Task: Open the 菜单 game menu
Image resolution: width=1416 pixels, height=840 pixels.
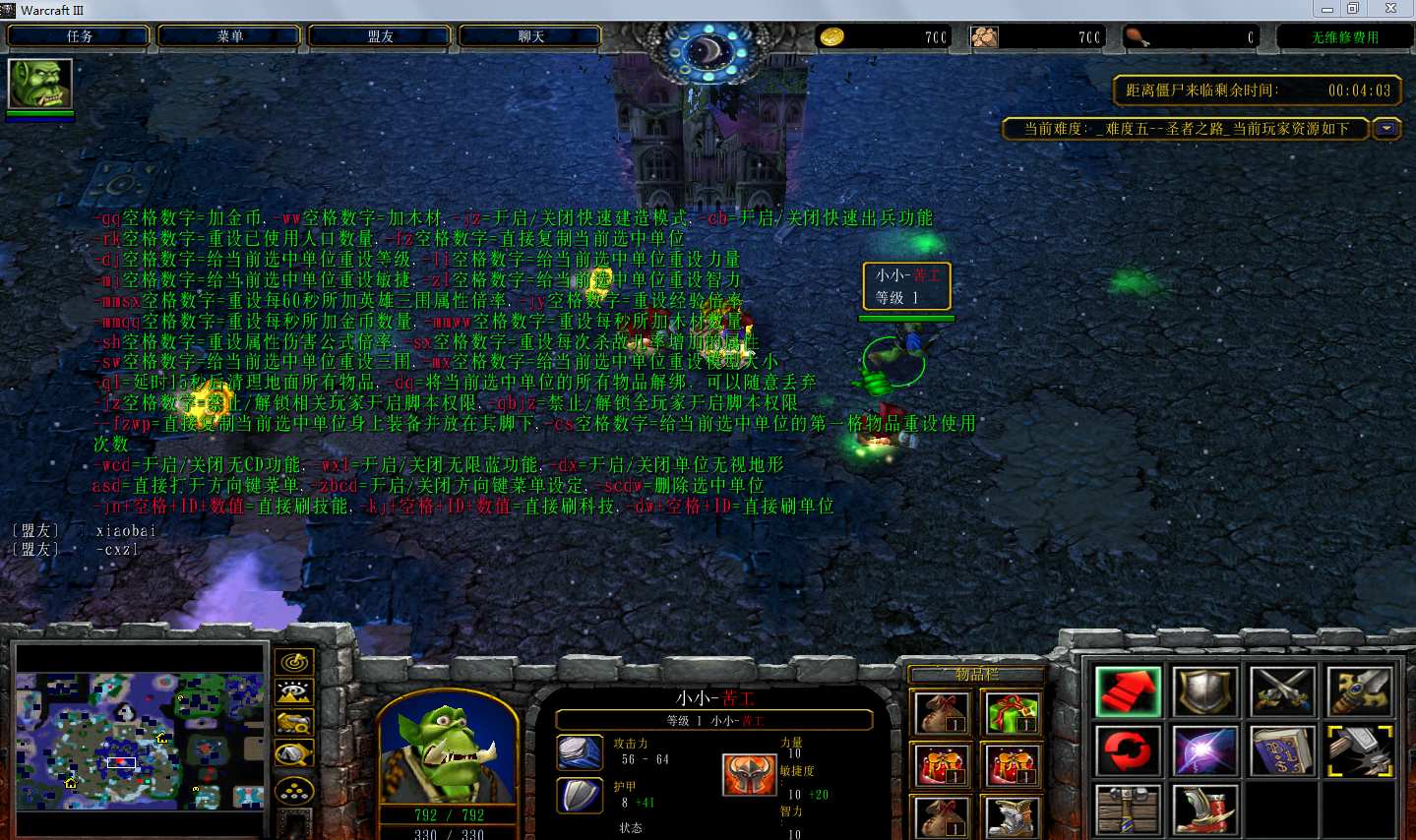Action: tap(229, 36)
